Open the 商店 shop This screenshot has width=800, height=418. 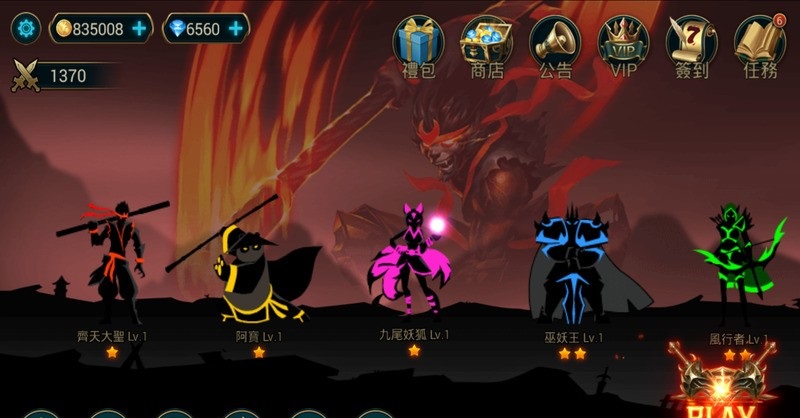(486, 43)
